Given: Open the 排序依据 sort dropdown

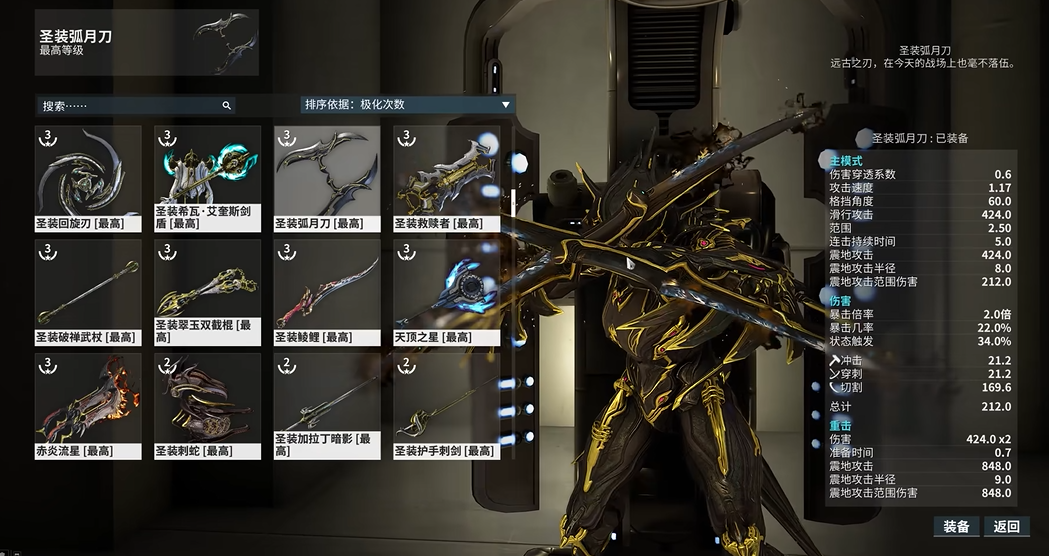Looking at the screenshot, I should [408, 104].
